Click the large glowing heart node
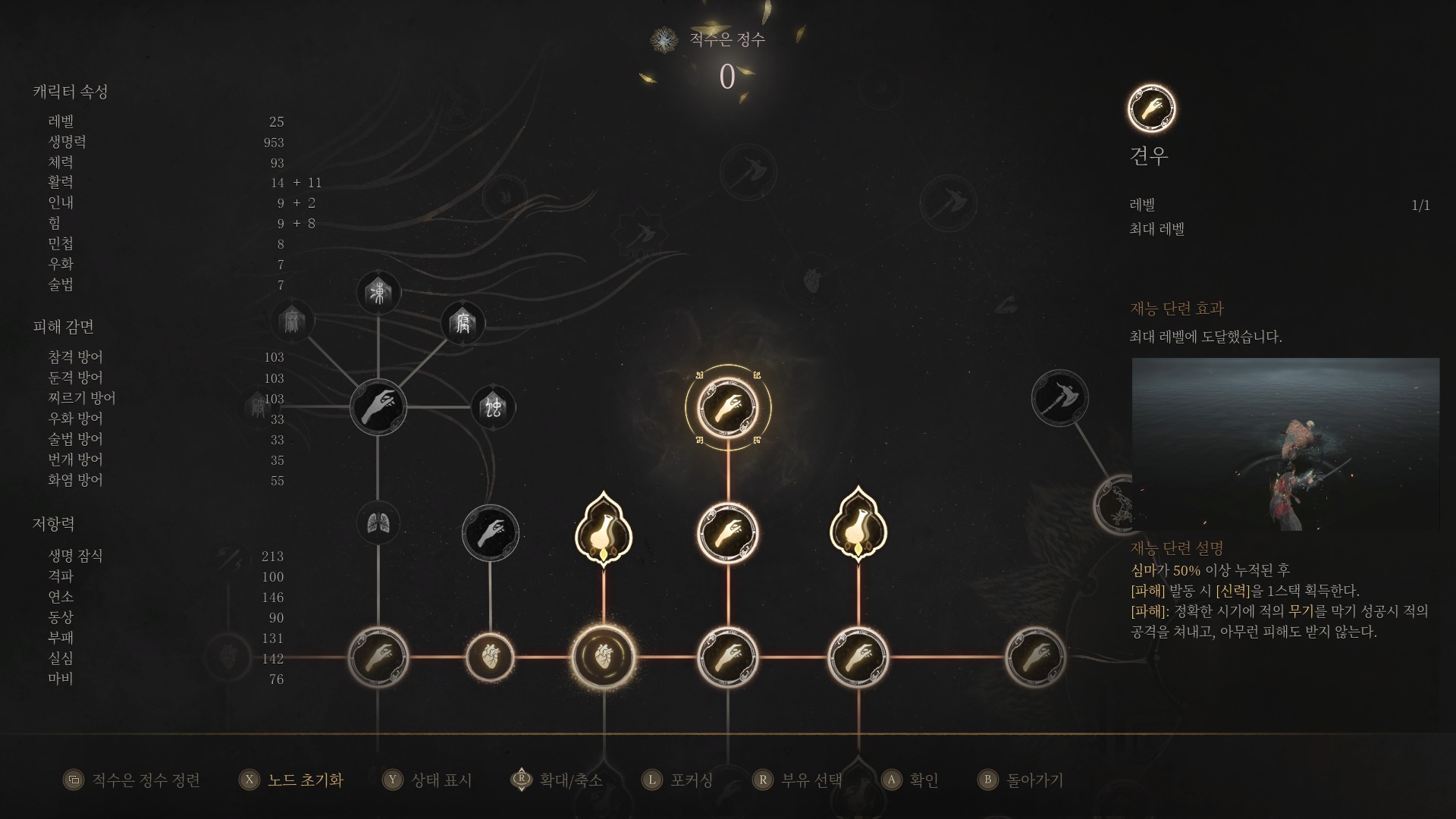The width and height of the screenshot is (1456, 819). point(603,657)
